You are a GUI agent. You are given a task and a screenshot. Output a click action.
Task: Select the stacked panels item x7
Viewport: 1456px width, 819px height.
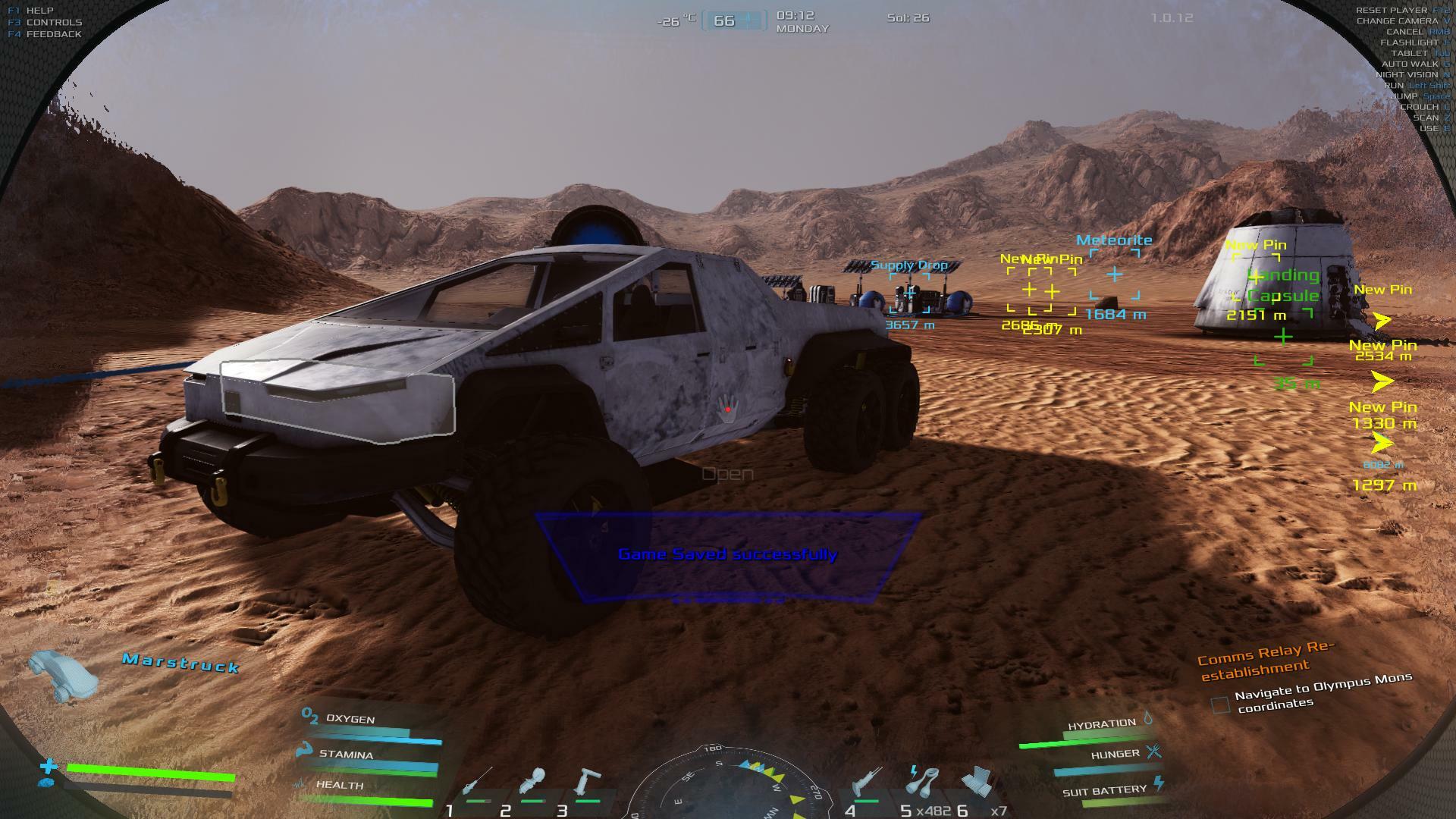(x=978, y=783)
